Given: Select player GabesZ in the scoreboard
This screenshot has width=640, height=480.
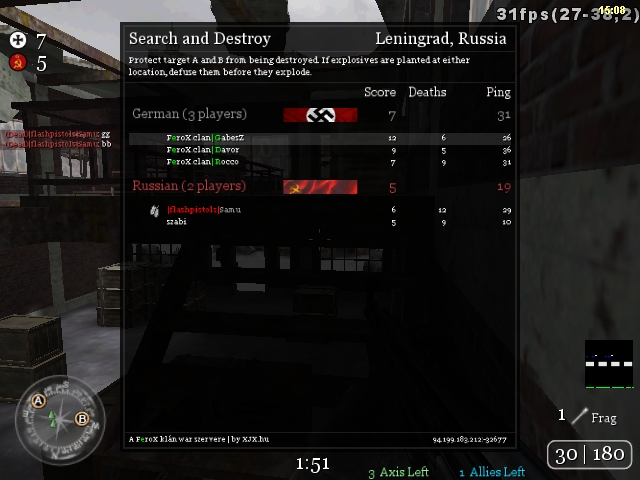Looking at the screenshot, I should pyautogui.click(x=205, y=138).
